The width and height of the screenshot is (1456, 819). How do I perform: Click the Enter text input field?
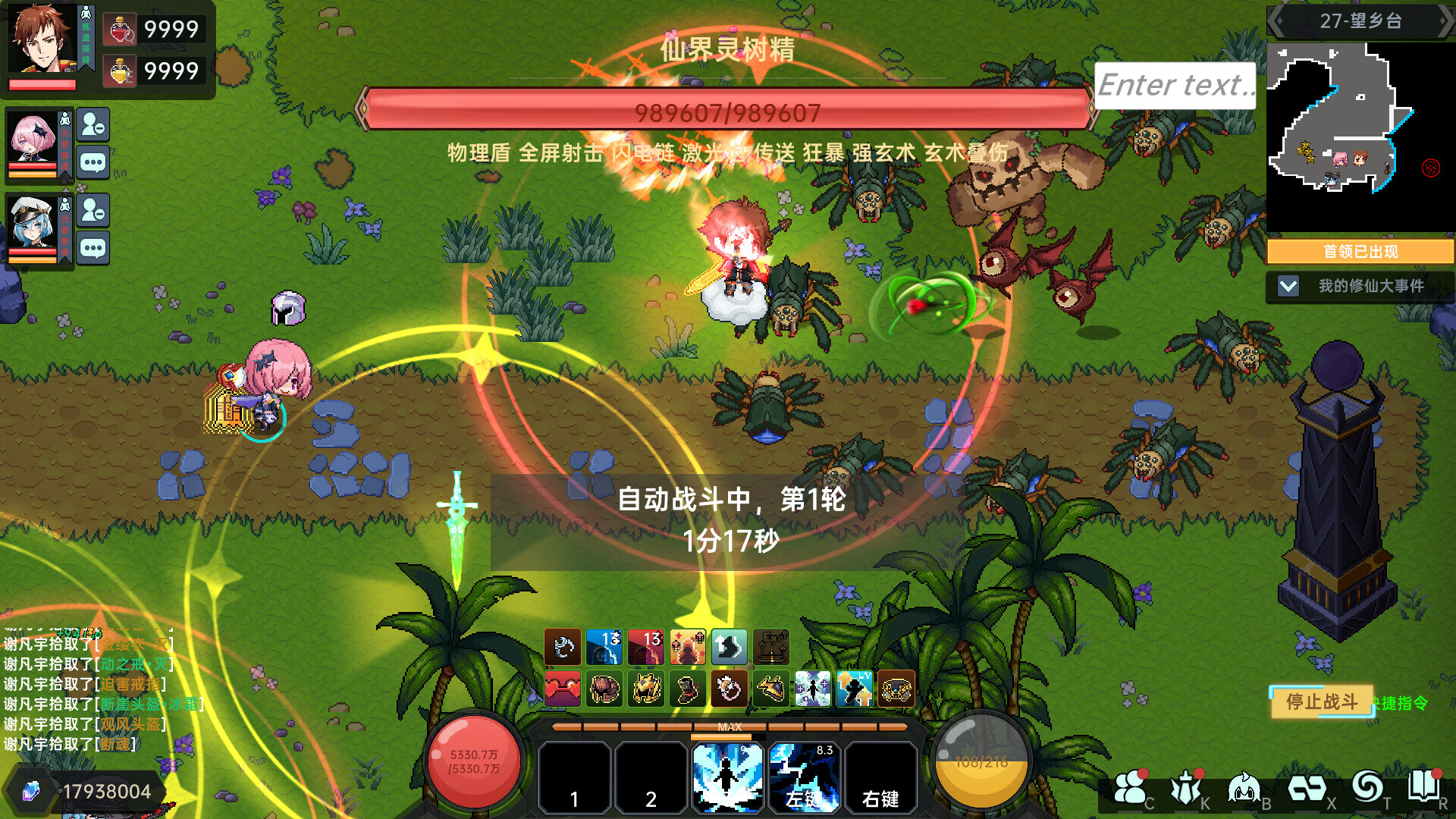[1175, 85]
